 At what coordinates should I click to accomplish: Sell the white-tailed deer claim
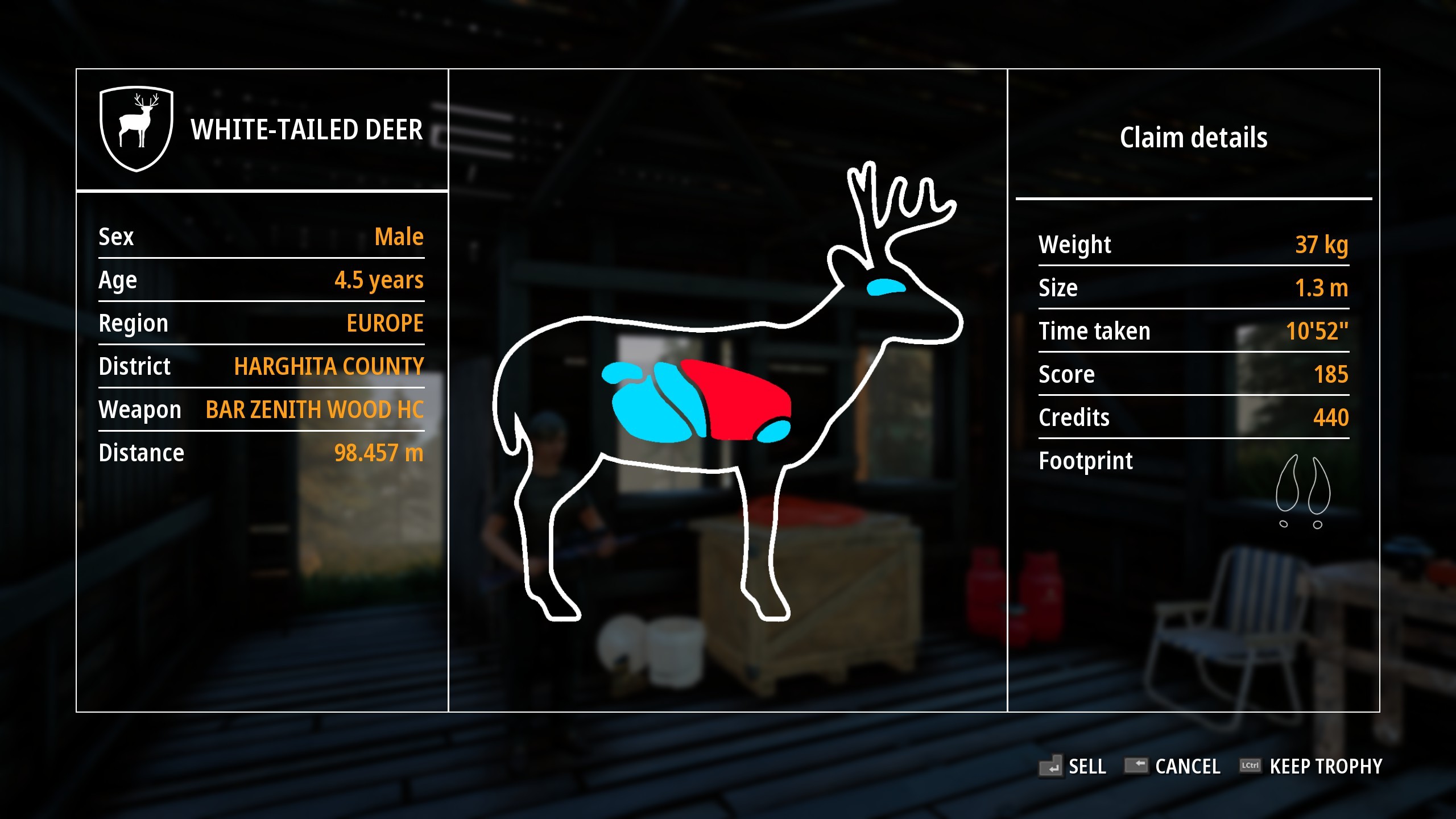pyautogui.click(x=1074, y=766)
